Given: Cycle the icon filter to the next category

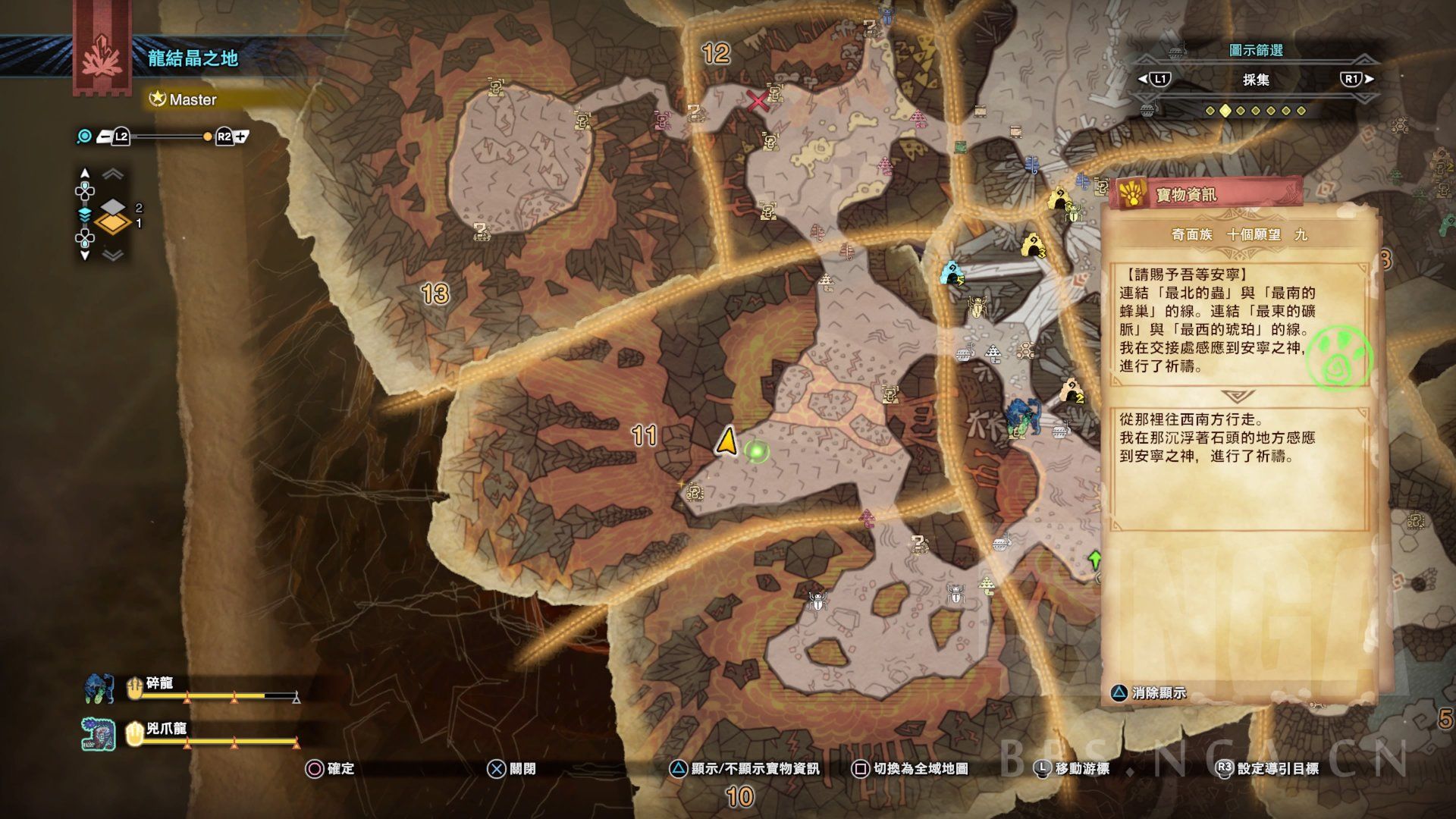Looking at the screenshot, I should [x=1357, y=79].
